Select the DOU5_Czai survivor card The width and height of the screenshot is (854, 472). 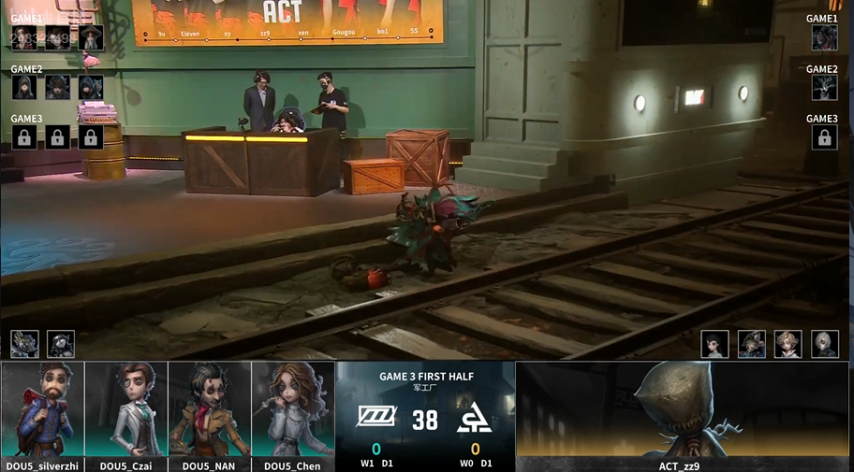click(x=126, y=410)
